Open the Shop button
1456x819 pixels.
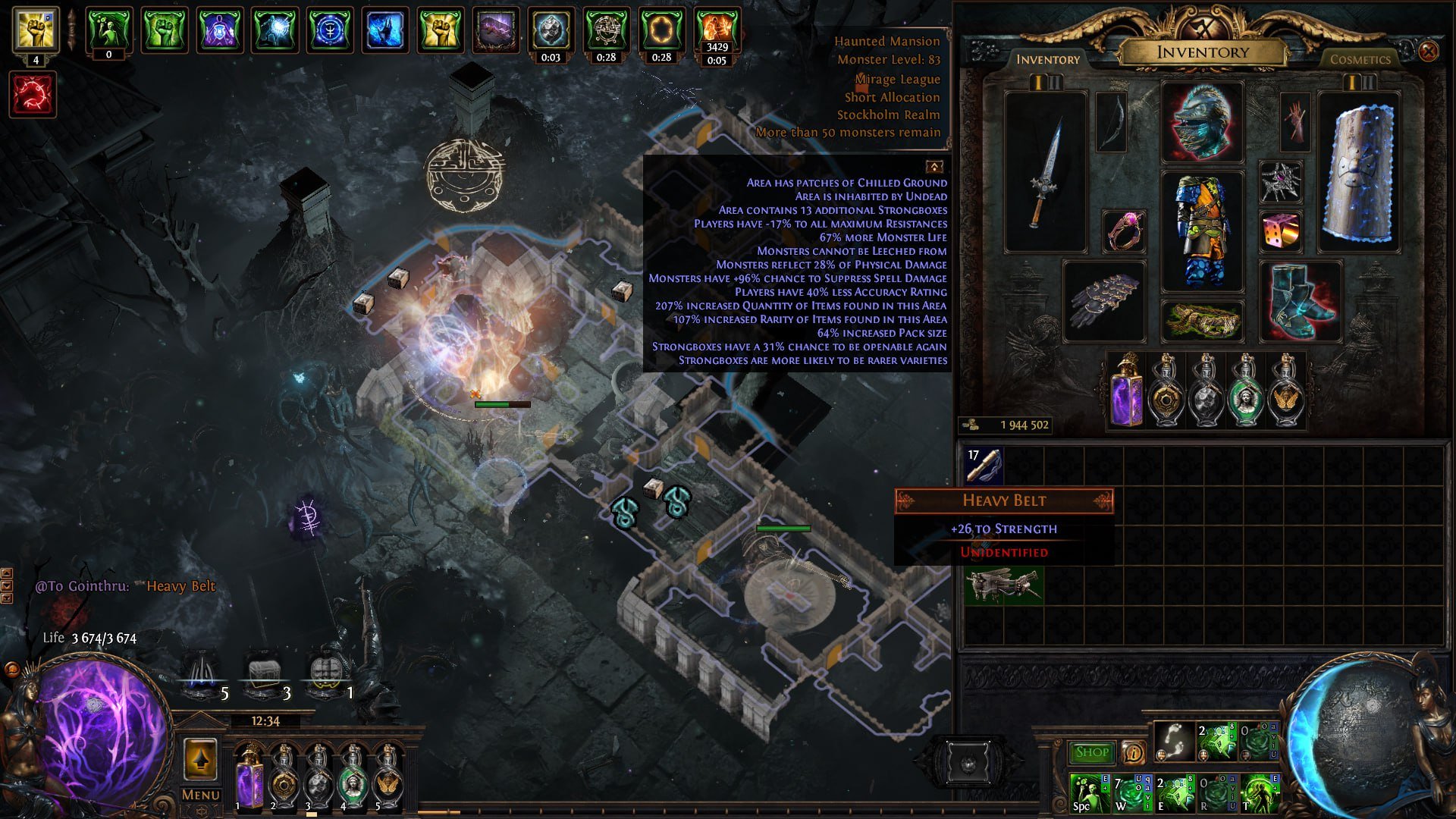point(1091,752)
